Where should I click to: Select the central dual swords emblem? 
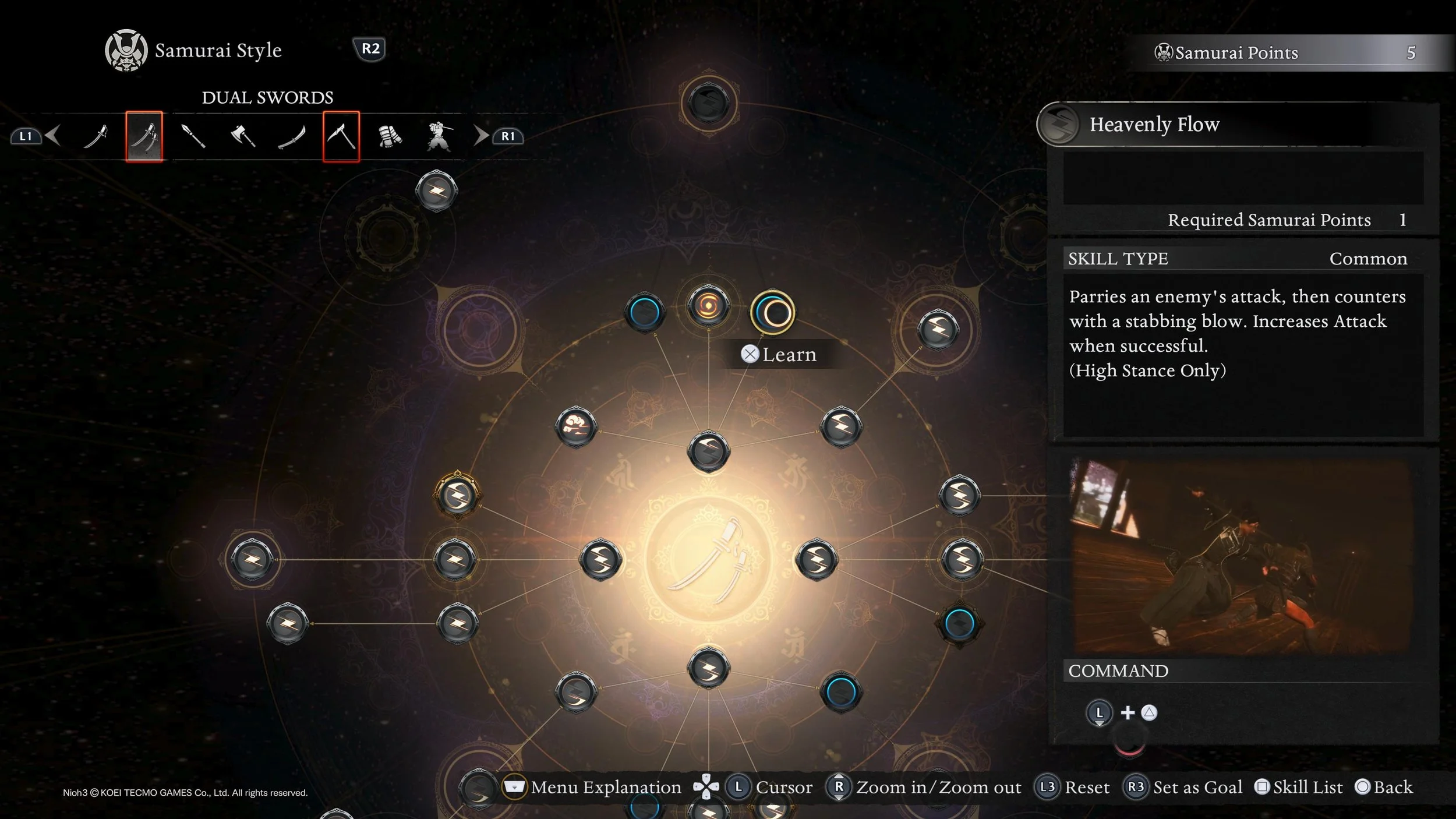(x=708, y=560)
